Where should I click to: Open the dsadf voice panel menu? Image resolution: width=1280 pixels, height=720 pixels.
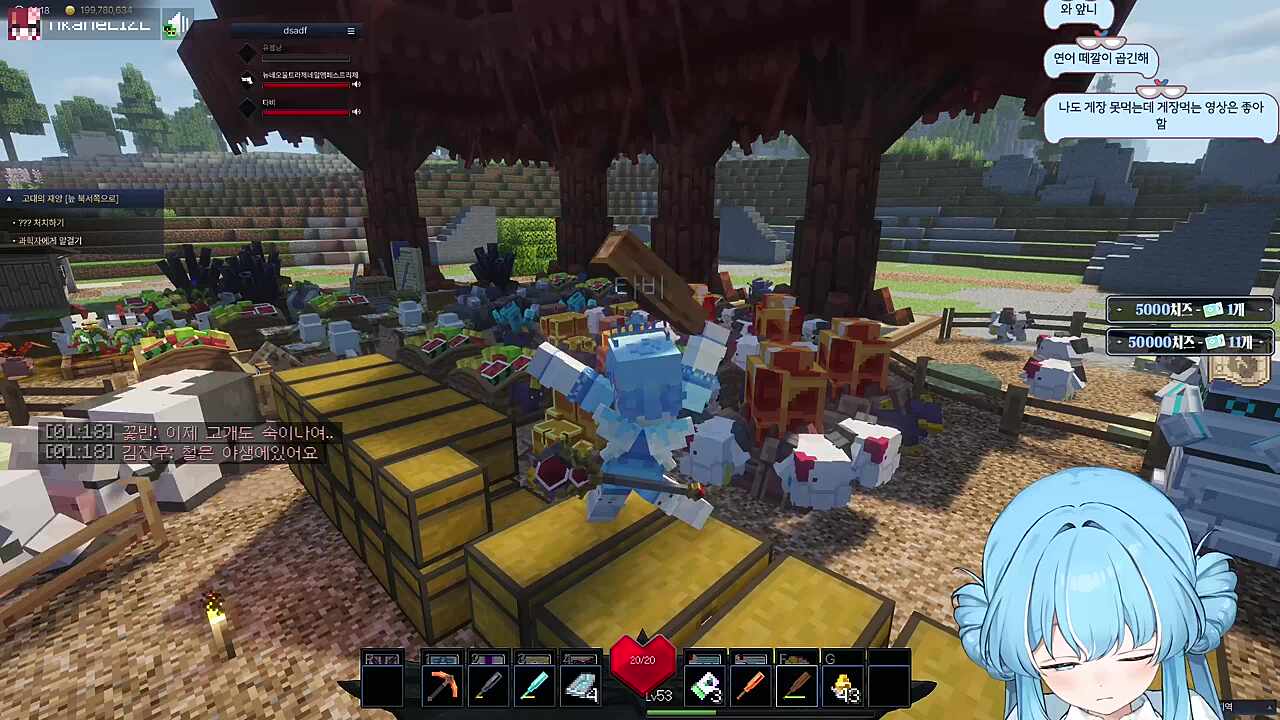click(351, 31)
